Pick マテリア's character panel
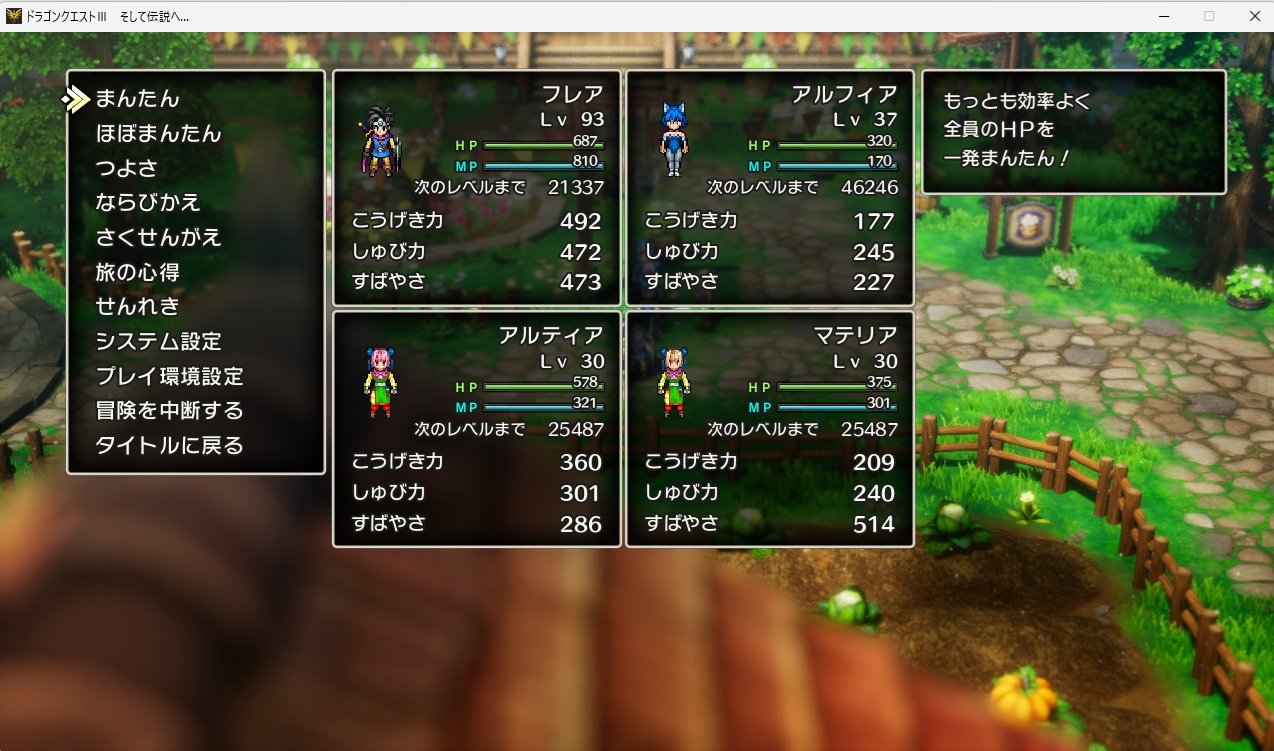Screen dimensions: 1274x751 [x=770, y=429]
